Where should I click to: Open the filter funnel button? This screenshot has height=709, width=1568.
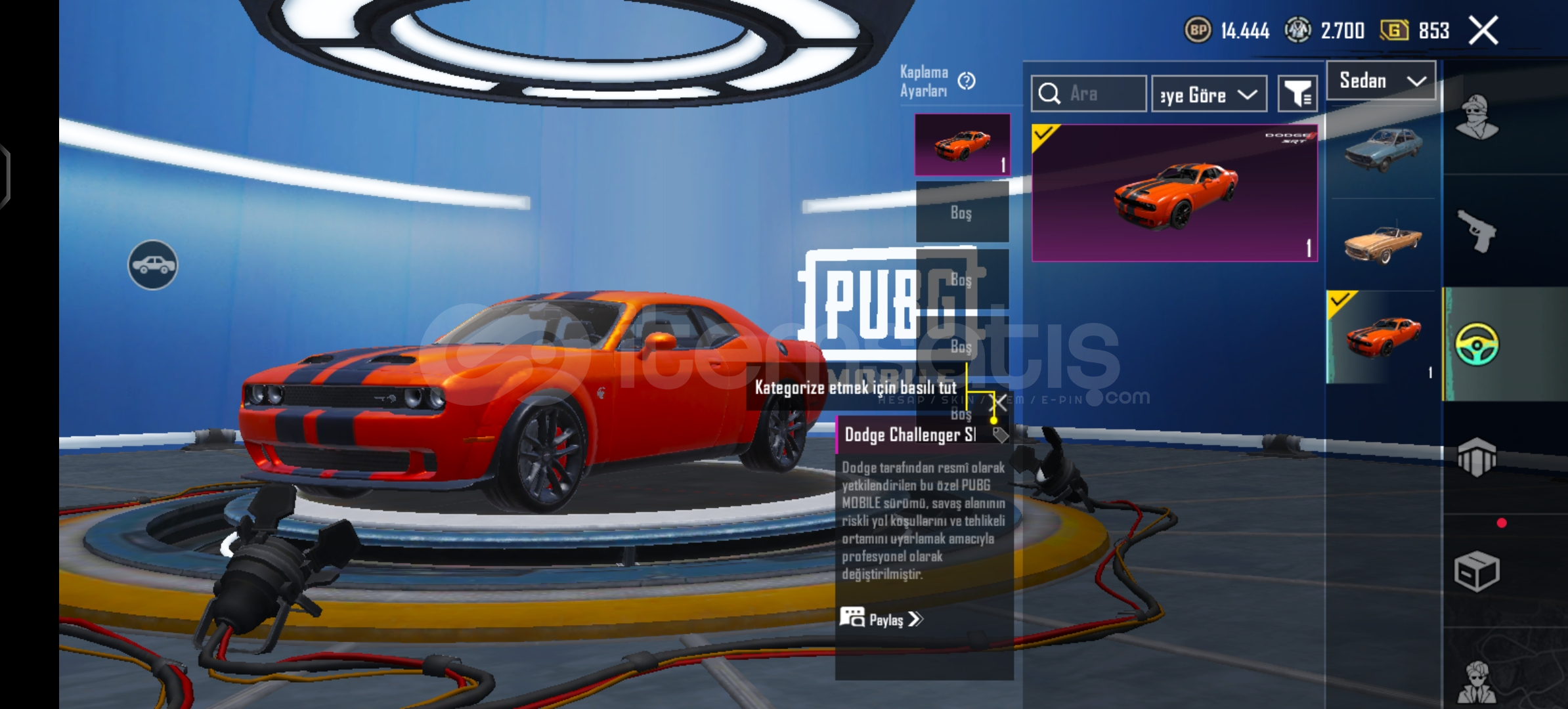[1297, 94]
